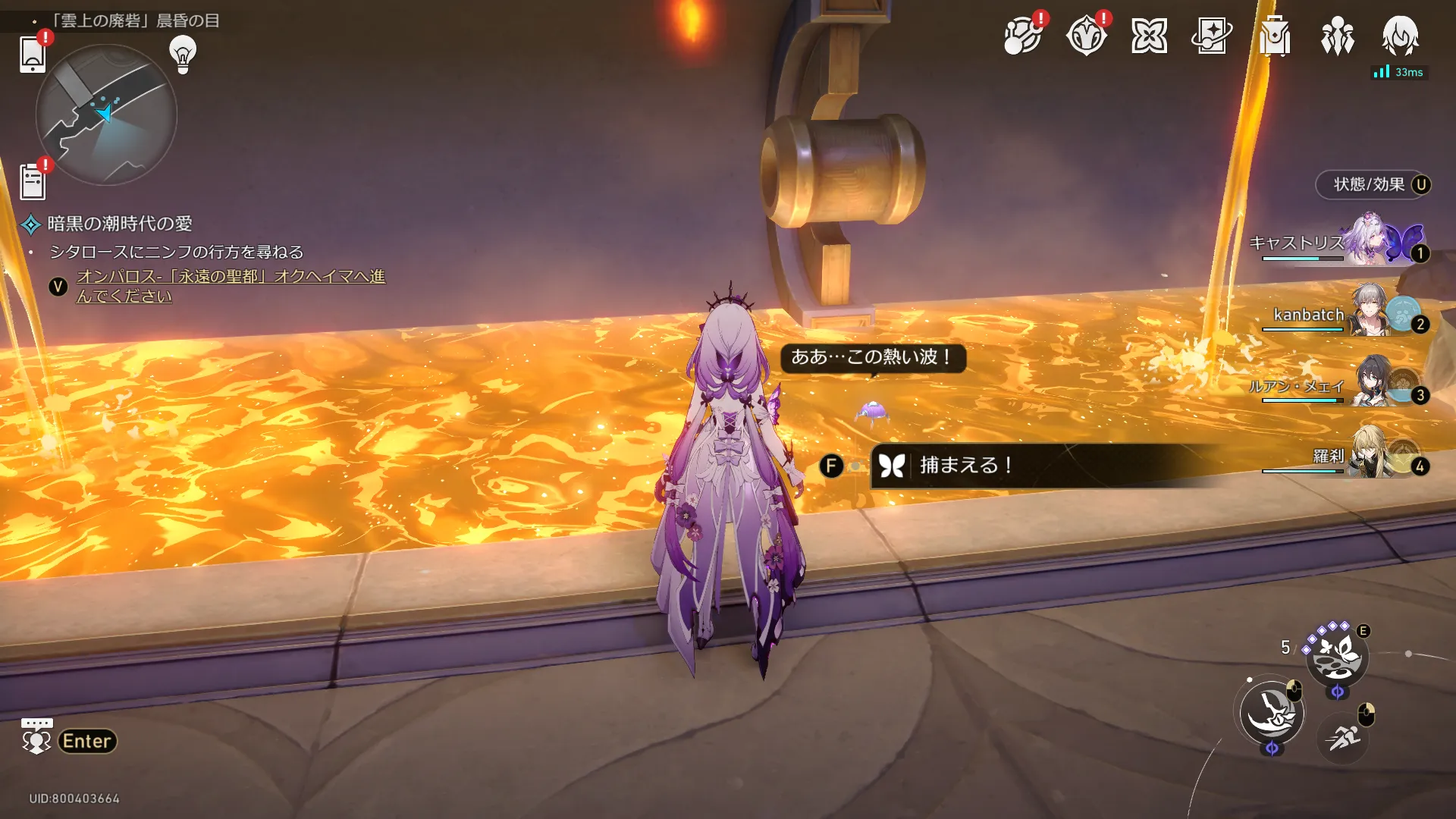Select the 暗黒の潮時代の愛 quest tracker
Viewport: 1456px width, 819px height.
tap(119, 224)
